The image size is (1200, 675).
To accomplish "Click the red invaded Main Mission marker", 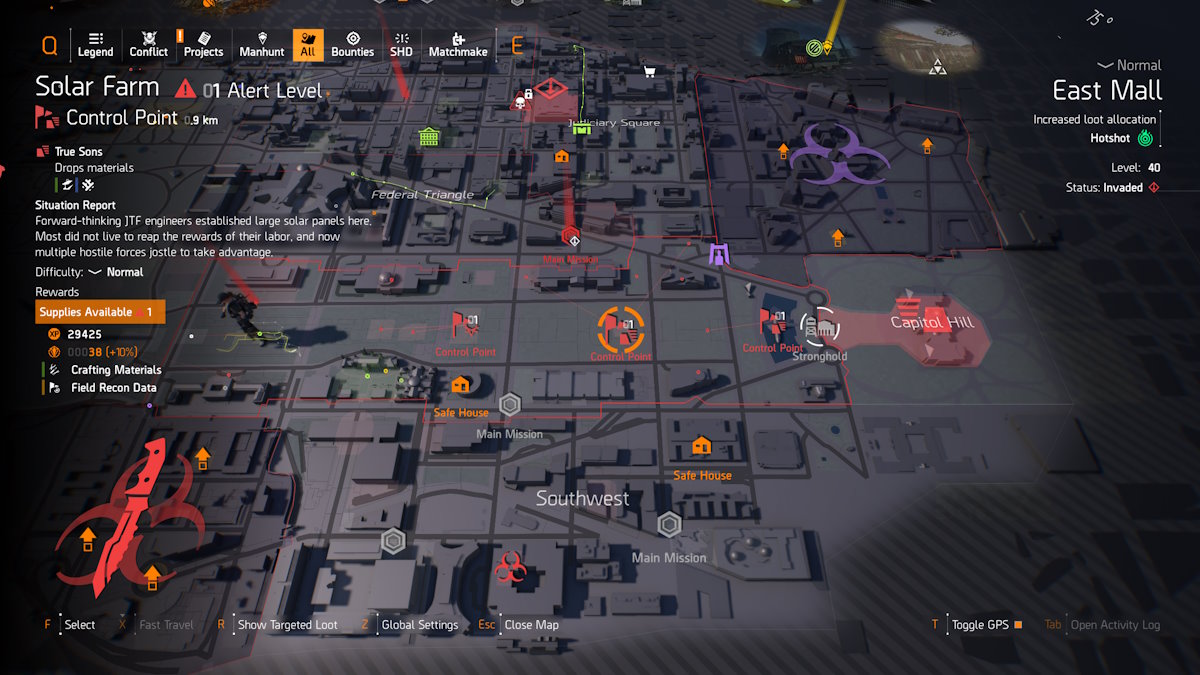I will (571, 237).
